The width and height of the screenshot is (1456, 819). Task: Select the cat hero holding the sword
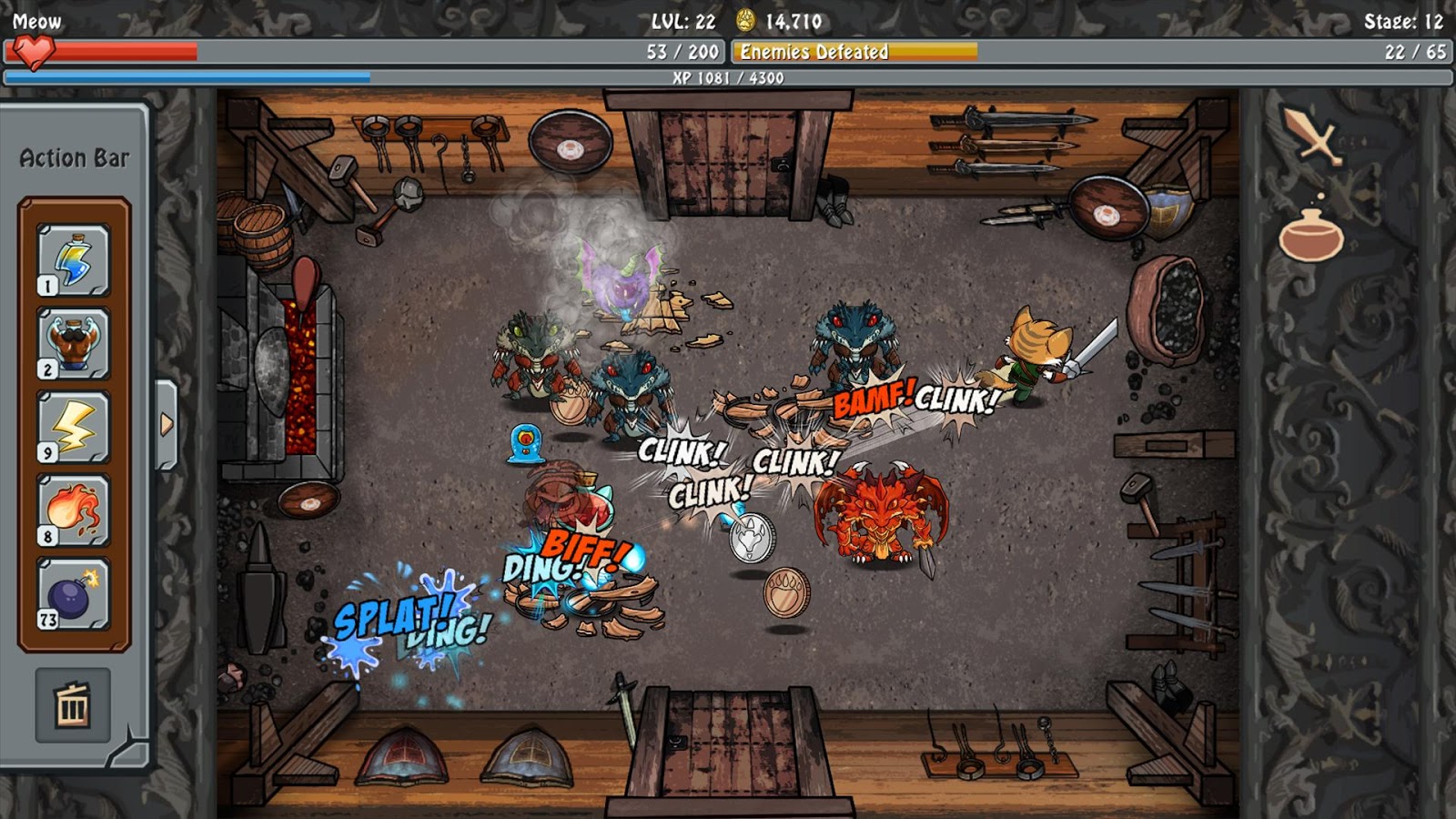[x=1037, y=355]
